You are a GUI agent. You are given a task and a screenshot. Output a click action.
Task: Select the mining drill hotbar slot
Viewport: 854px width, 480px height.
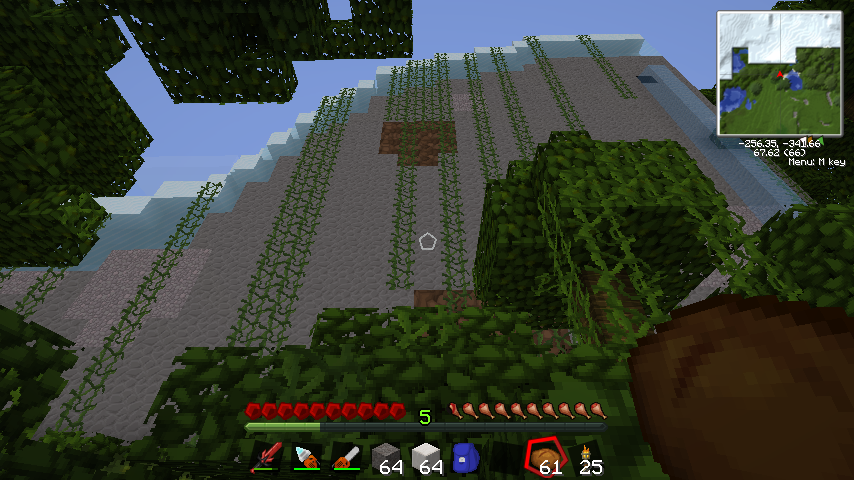point(306,459)
